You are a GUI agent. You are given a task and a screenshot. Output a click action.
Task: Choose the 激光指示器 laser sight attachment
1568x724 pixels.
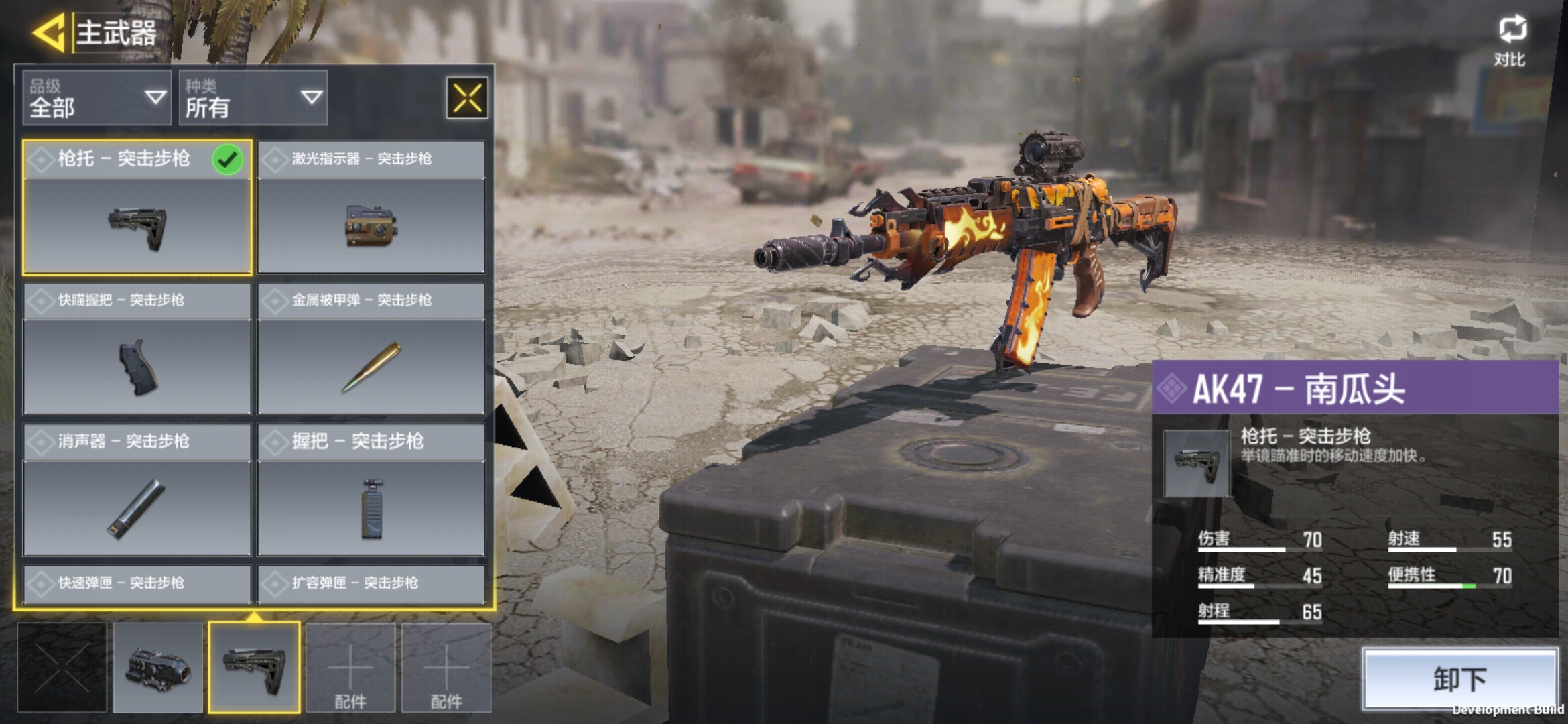tap(371, 208)
